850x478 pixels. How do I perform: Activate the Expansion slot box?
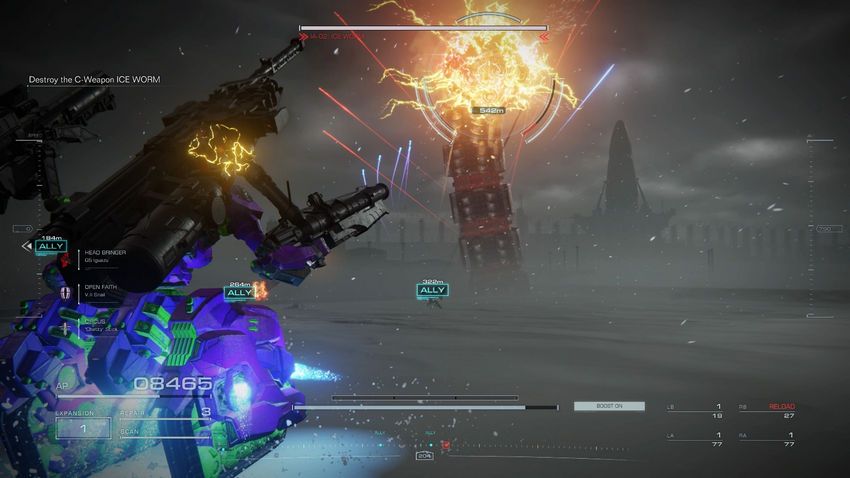point(83,428)
